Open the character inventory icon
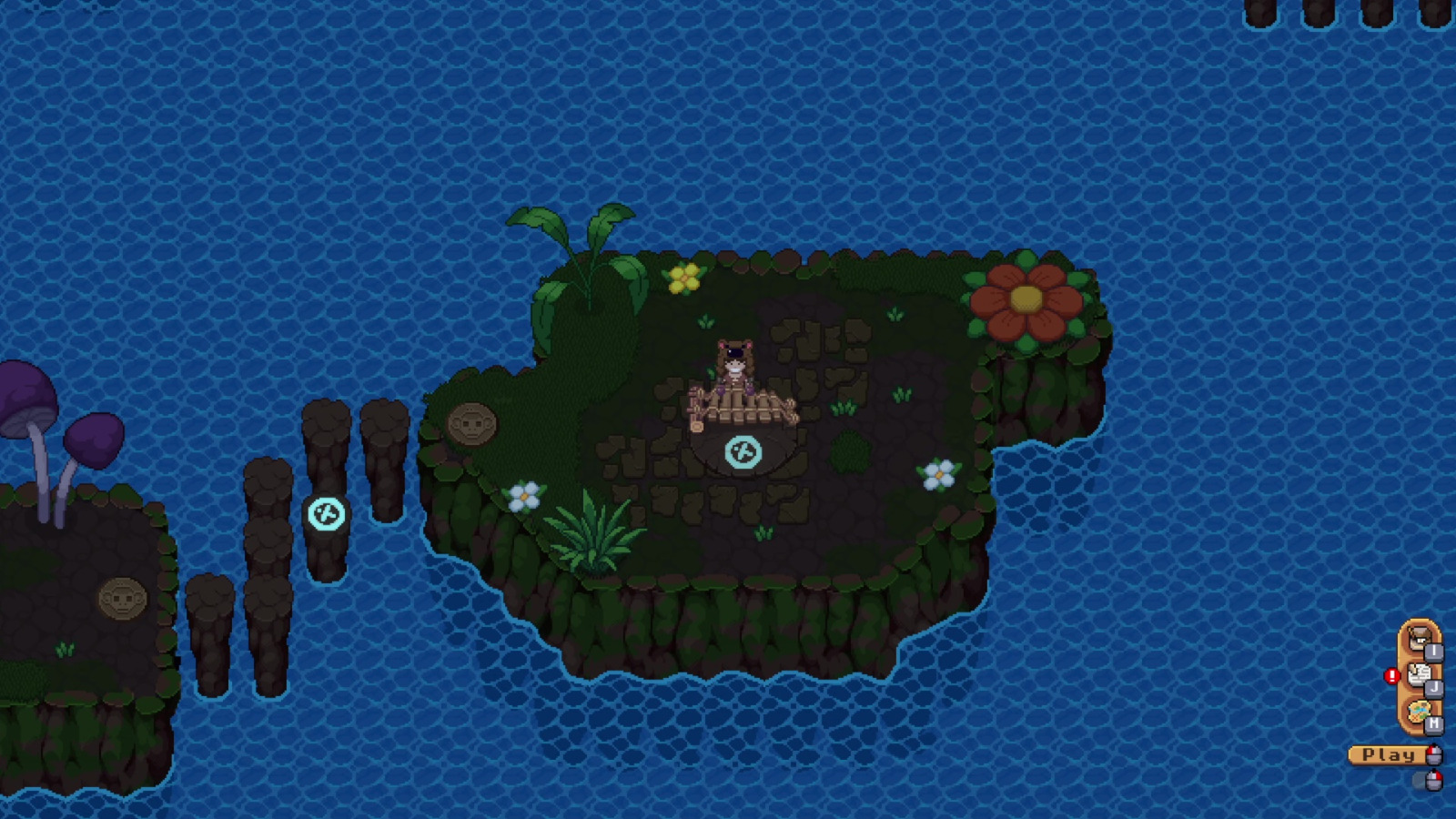This screenshot has height=819, width=1456. click(x=1418, y=639)
